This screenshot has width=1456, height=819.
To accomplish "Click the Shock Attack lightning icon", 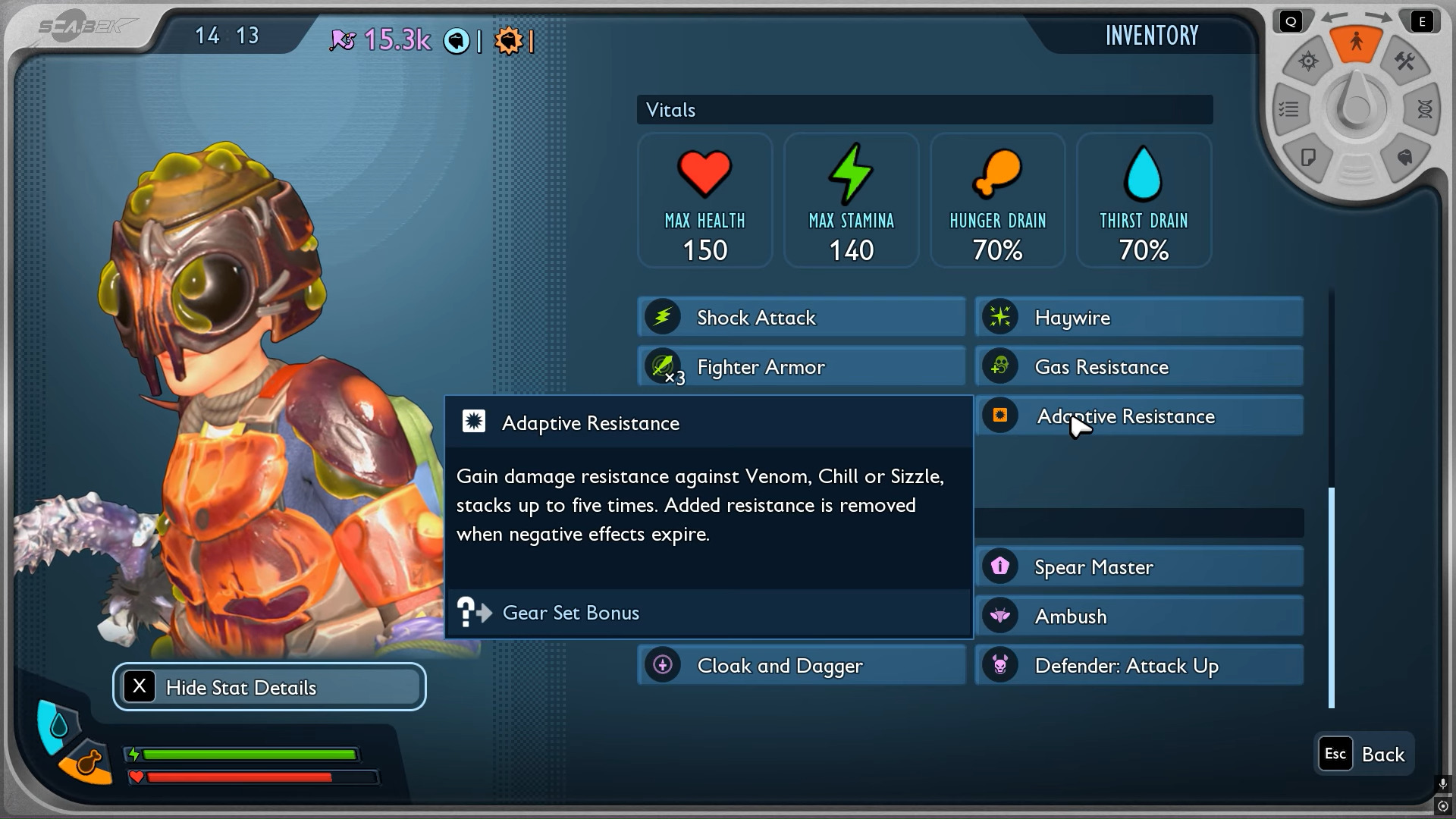I will (663, 317).
